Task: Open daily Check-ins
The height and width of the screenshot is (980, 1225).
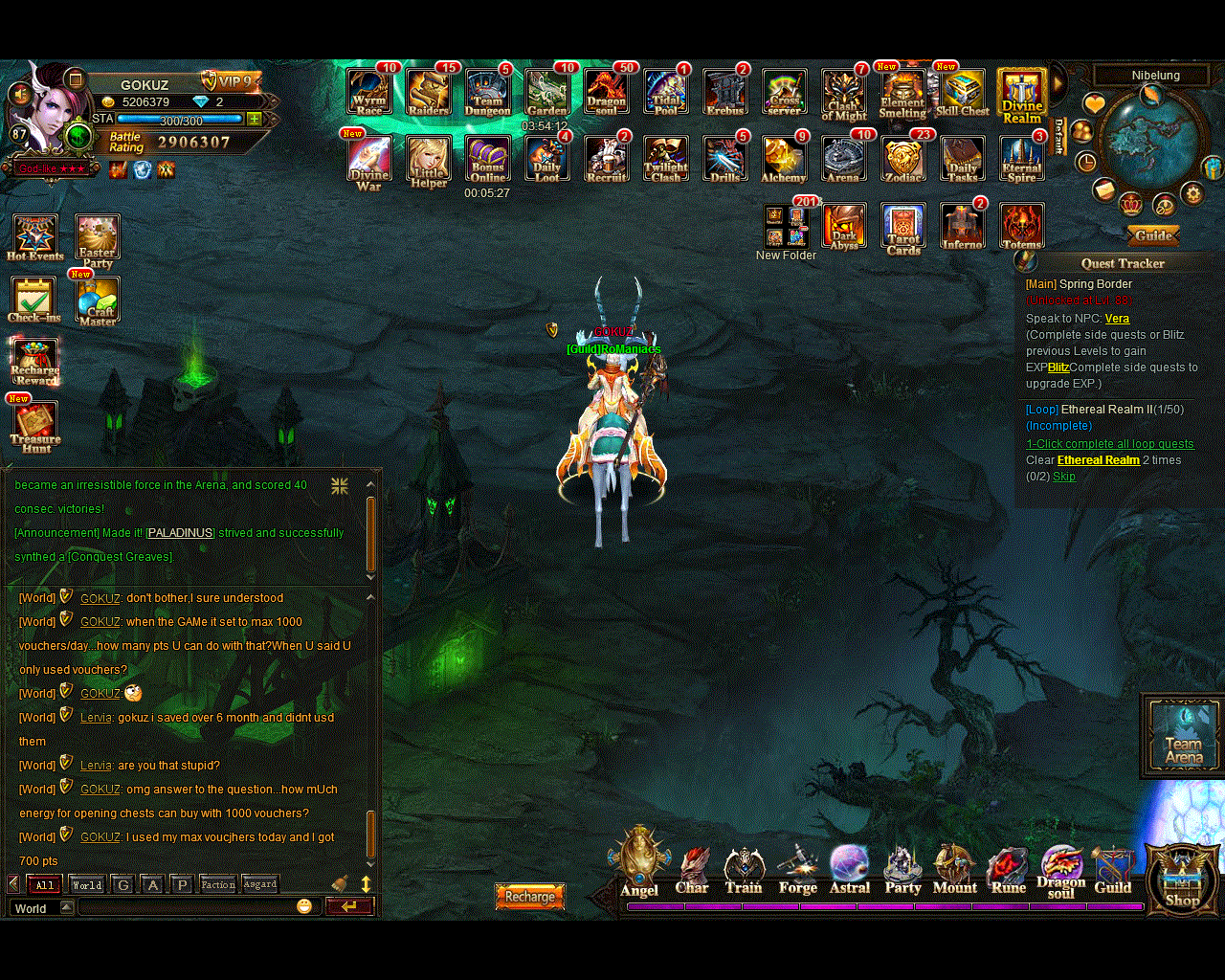Action: tap(34, 299)
